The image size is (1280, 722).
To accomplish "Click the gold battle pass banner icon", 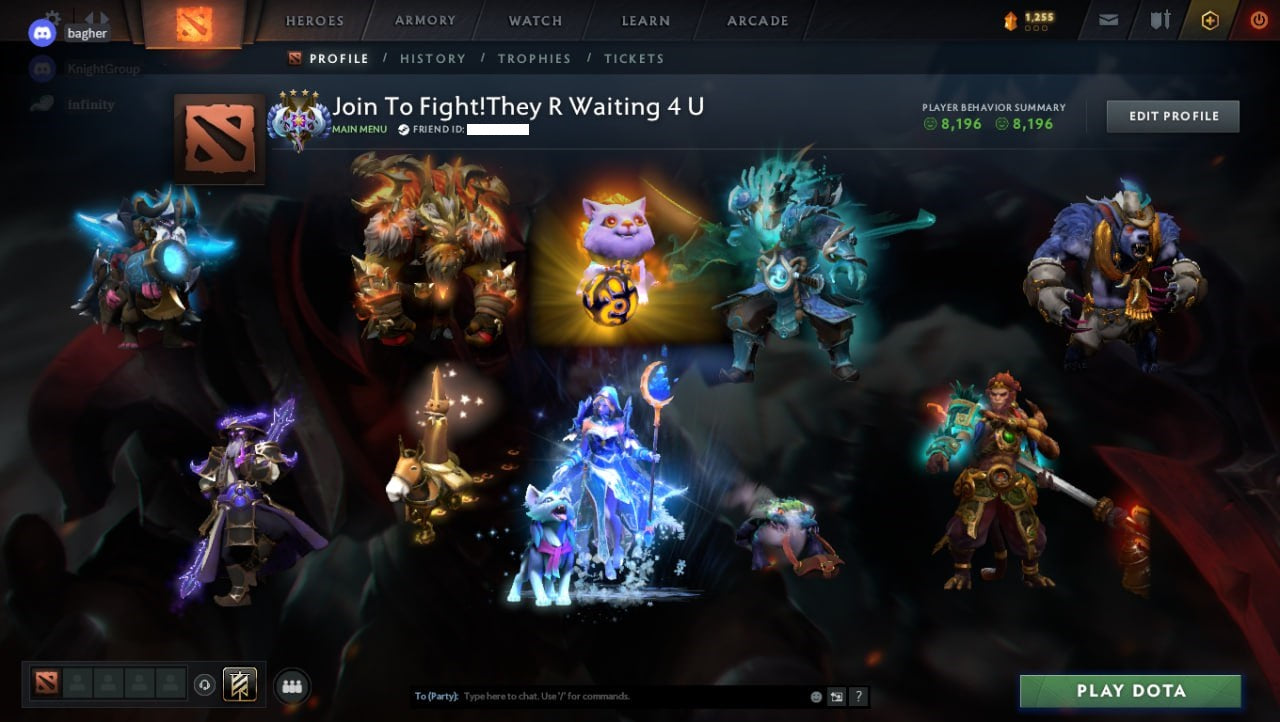I will [x=240, y=684].
